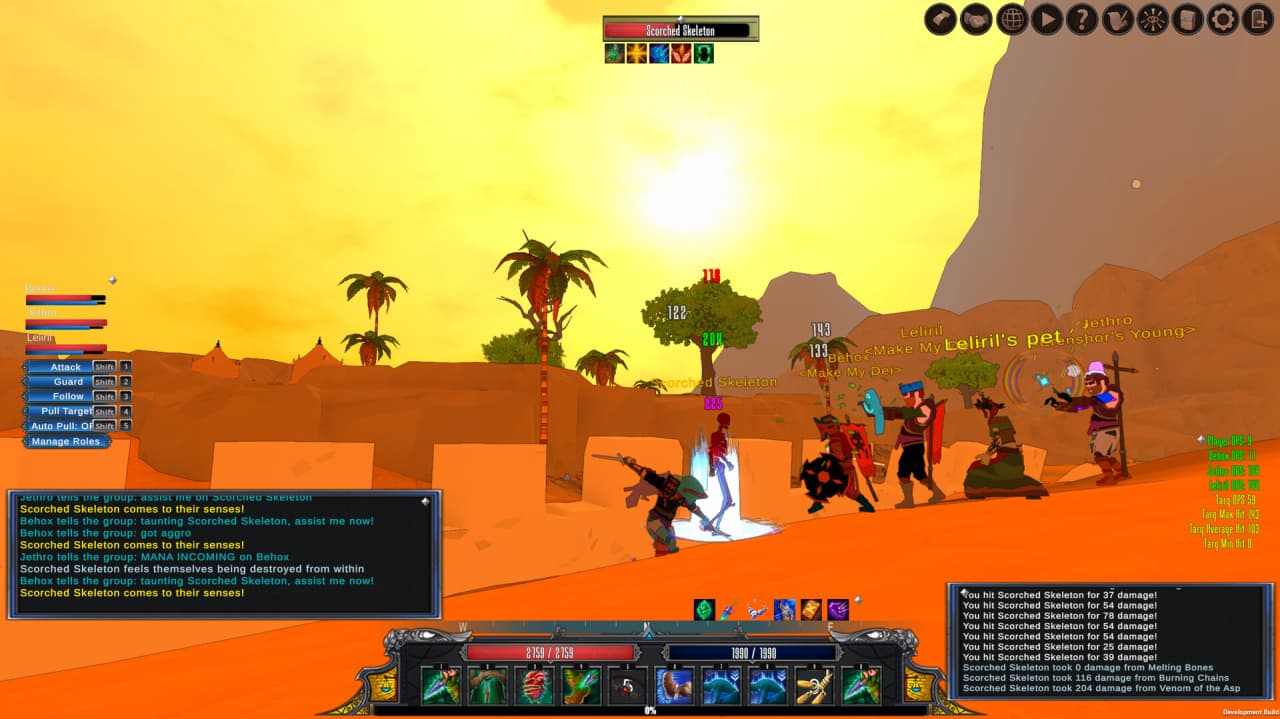
Task: Activate the golden claw ability
Action: pyautogui.click(x=814, y=685)
